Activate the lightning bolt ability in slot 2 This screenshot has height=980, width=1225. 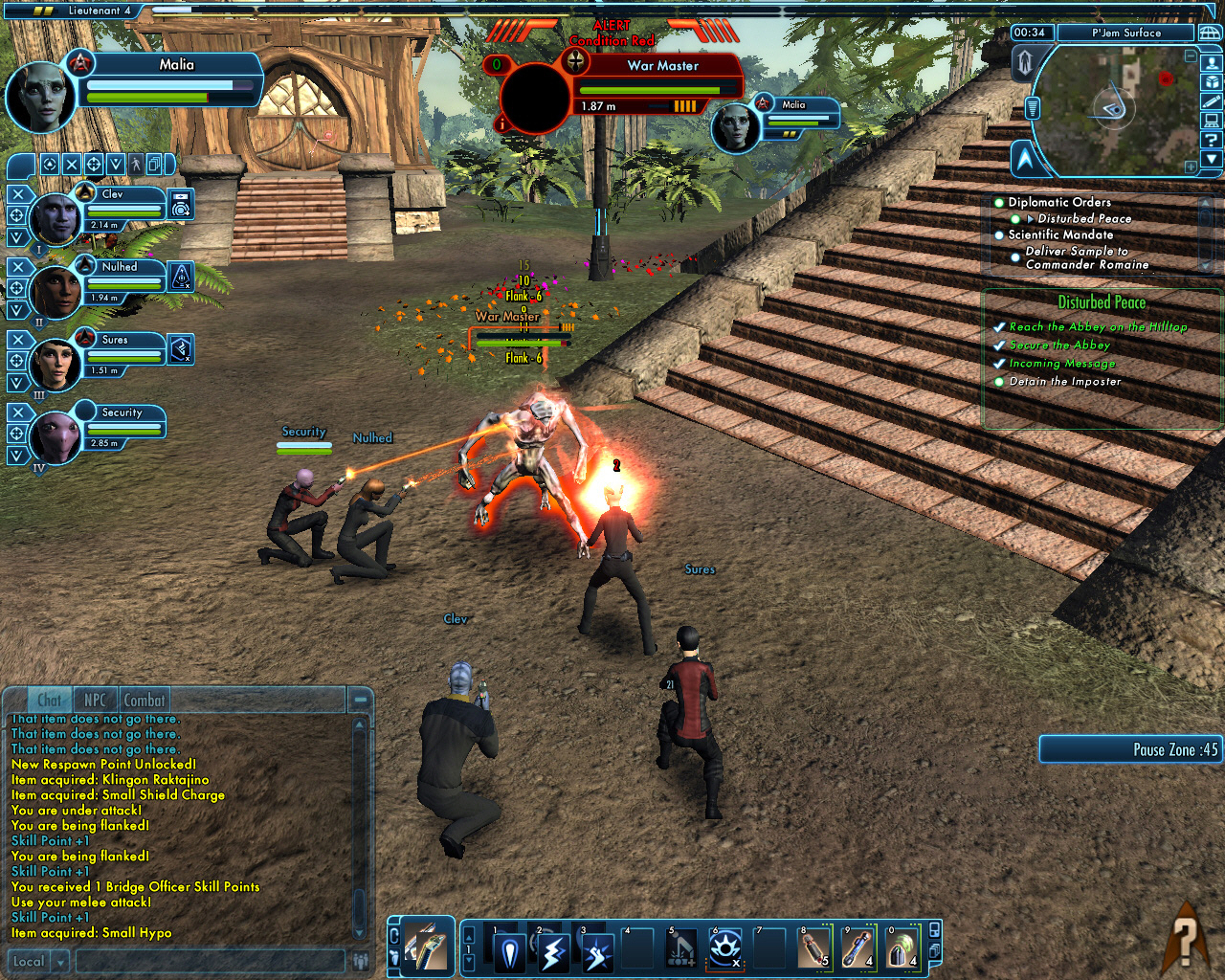point(553,951)
